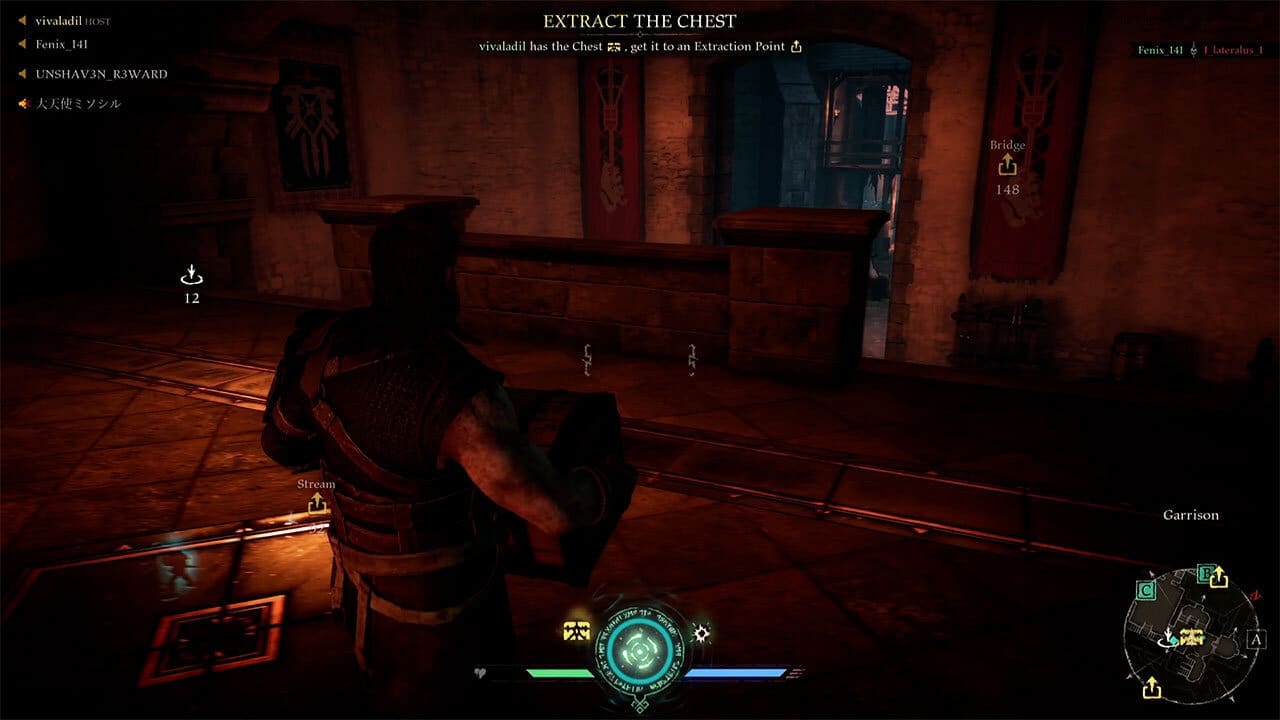Viewport: 1280px width, 720px height.
Task: Click the Bridge extraction point icon
Action: click(1007, 165)
